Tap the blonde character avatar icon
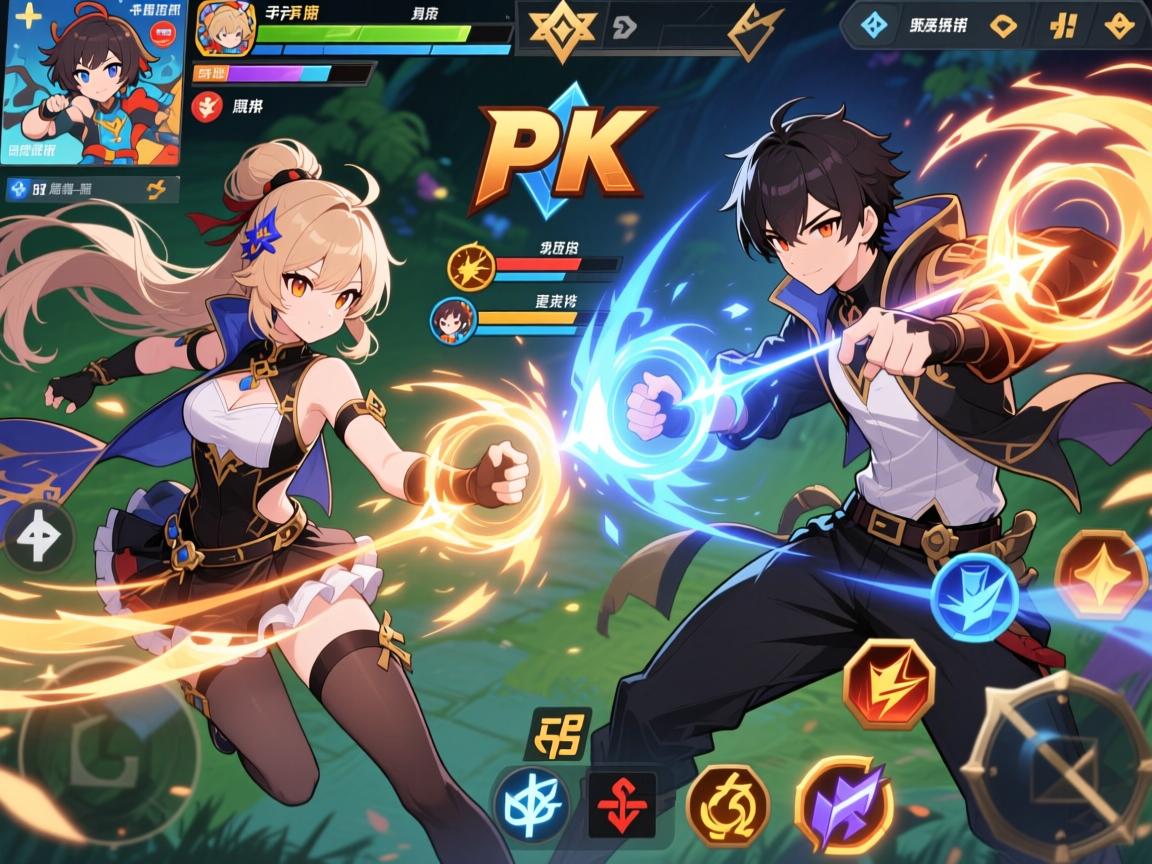The image size is (1152, 864). (221, 29)
